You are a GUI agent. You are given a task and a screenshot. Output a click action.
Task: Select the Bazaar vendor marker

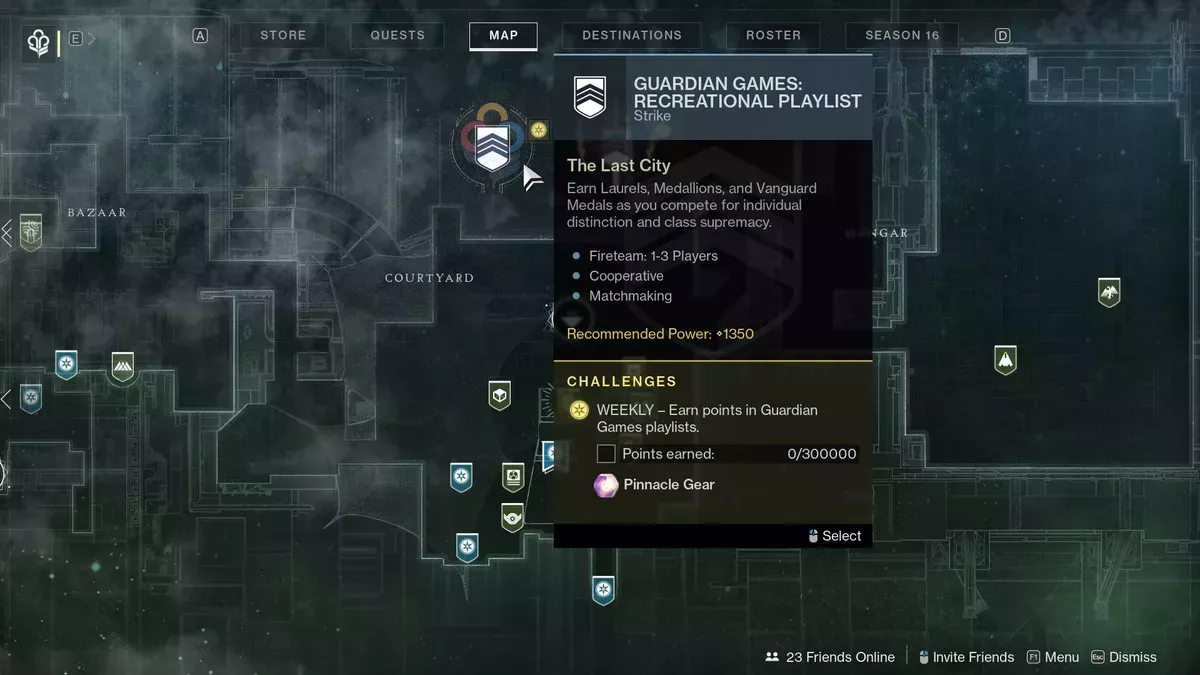(x=31, y=232)
